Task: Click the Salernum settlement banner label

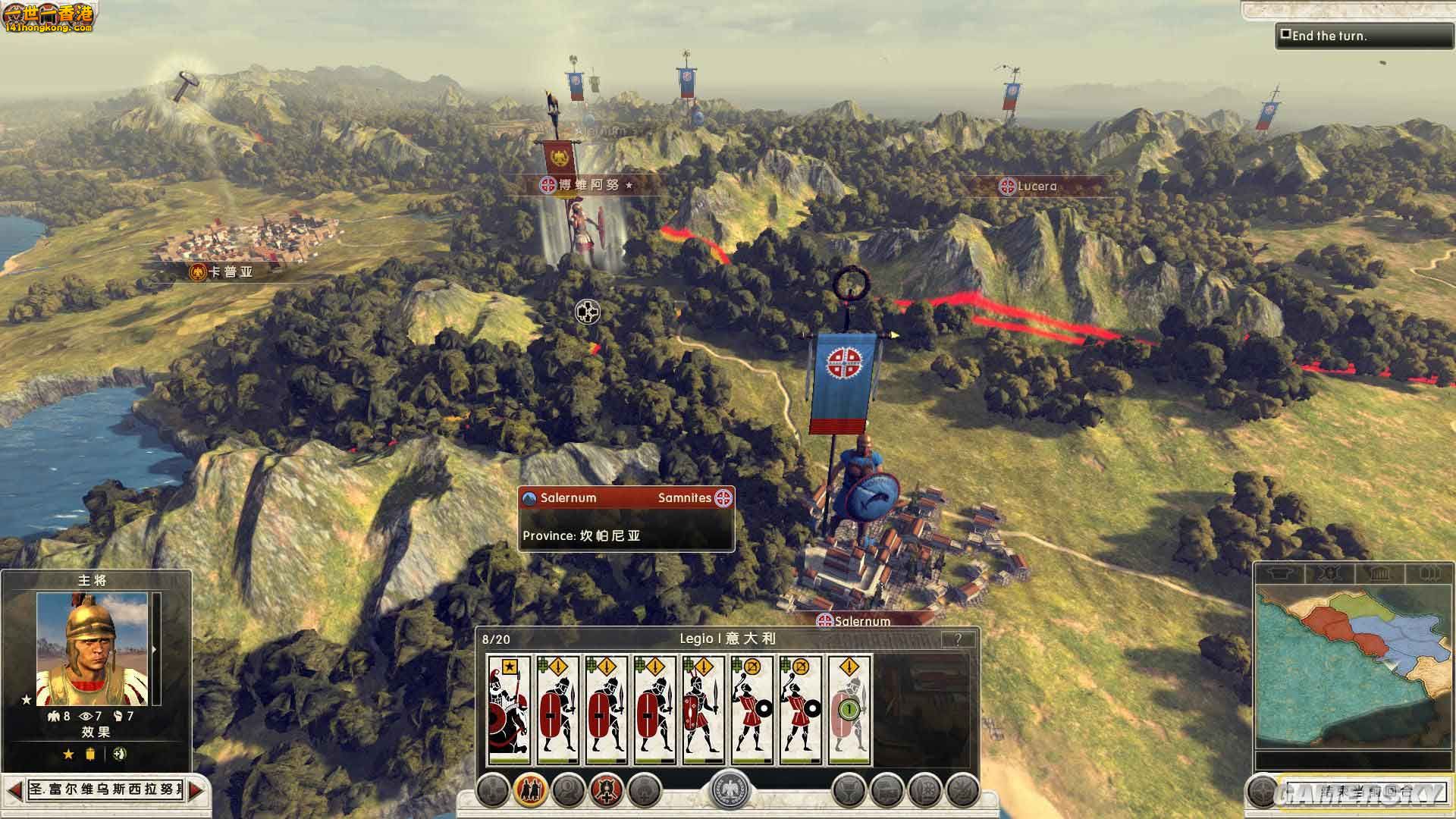Action: (857, 621)
